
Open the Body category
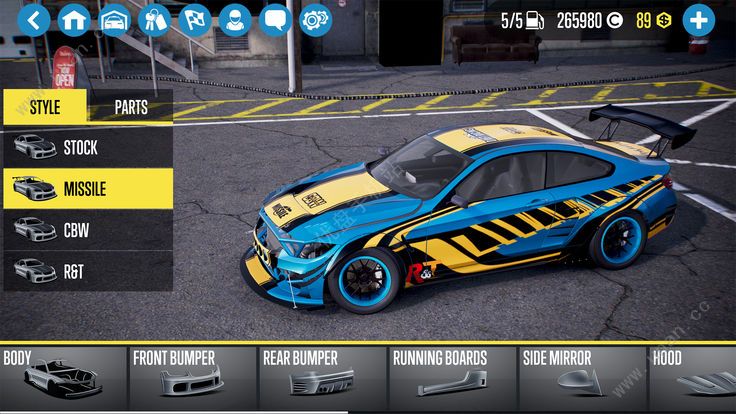pyautogui.click(x=63, y=378)
